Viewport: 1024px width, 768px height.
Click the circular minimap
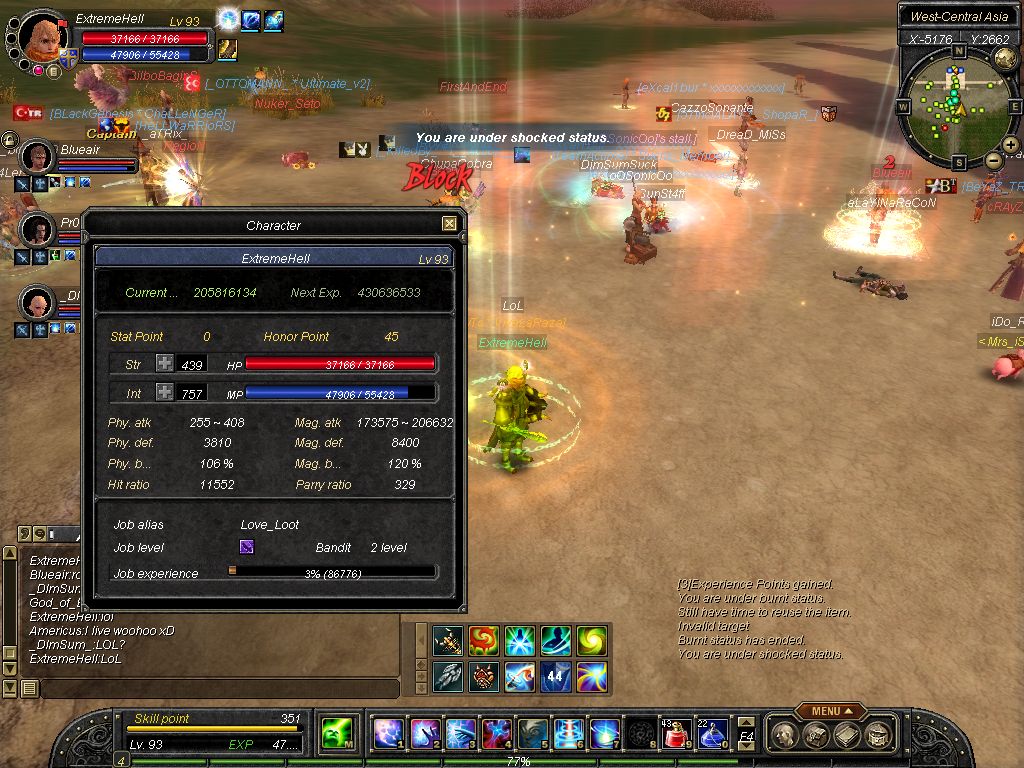pyautogui.click(x=958, y=108)
